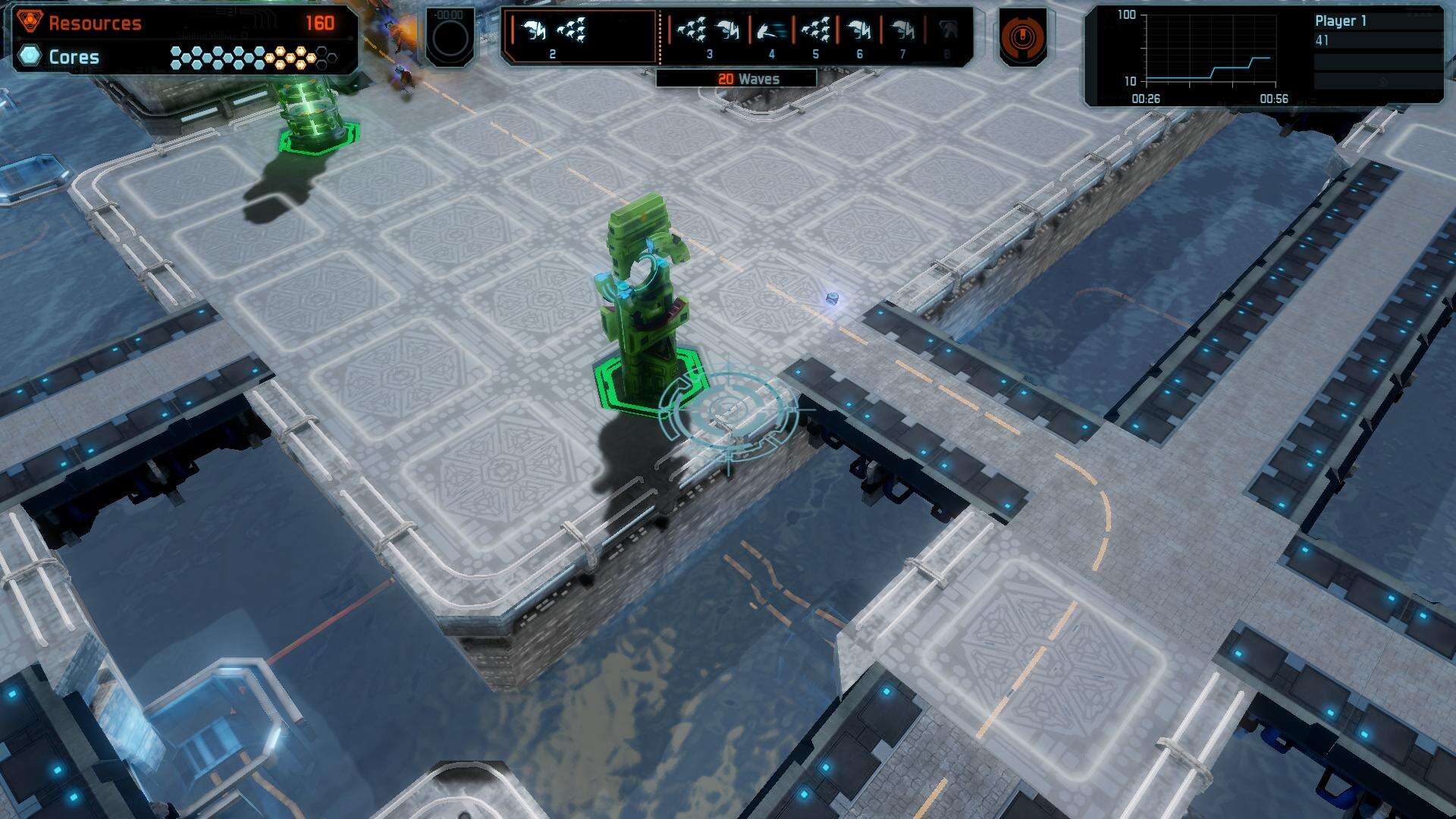Select the tall green highlighted tower
The image size is (1456, 819).
(x=643, y=303)
